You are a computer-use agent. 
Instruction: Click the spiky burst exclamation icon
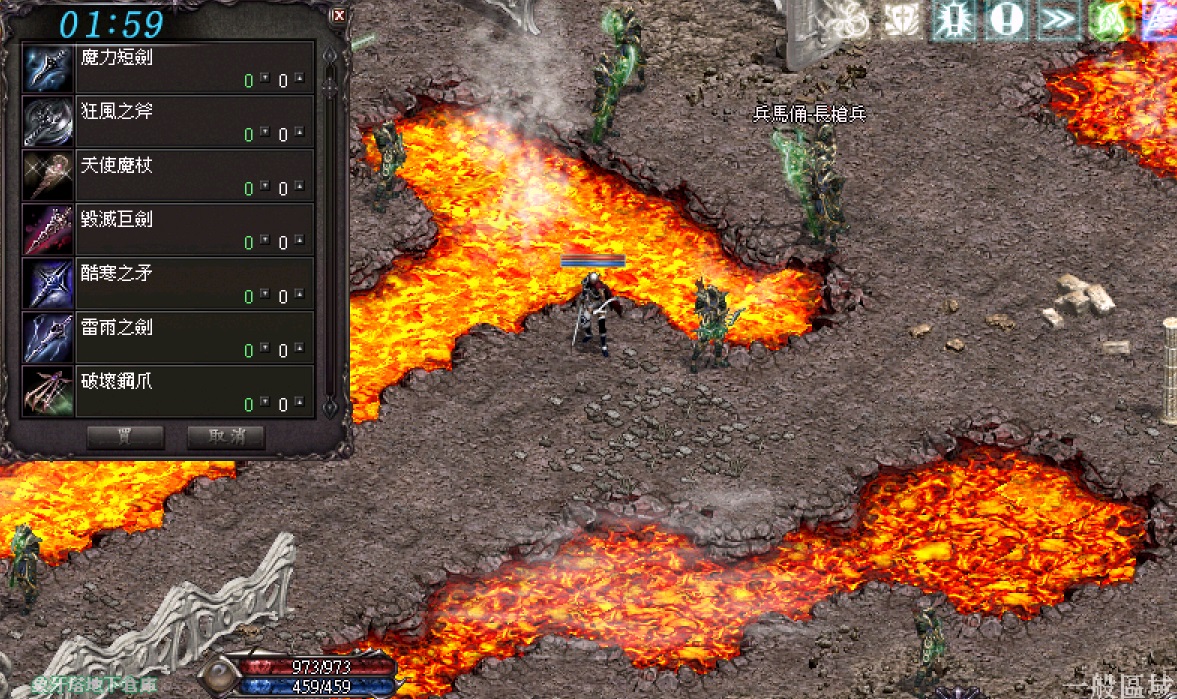click(953, 20)
